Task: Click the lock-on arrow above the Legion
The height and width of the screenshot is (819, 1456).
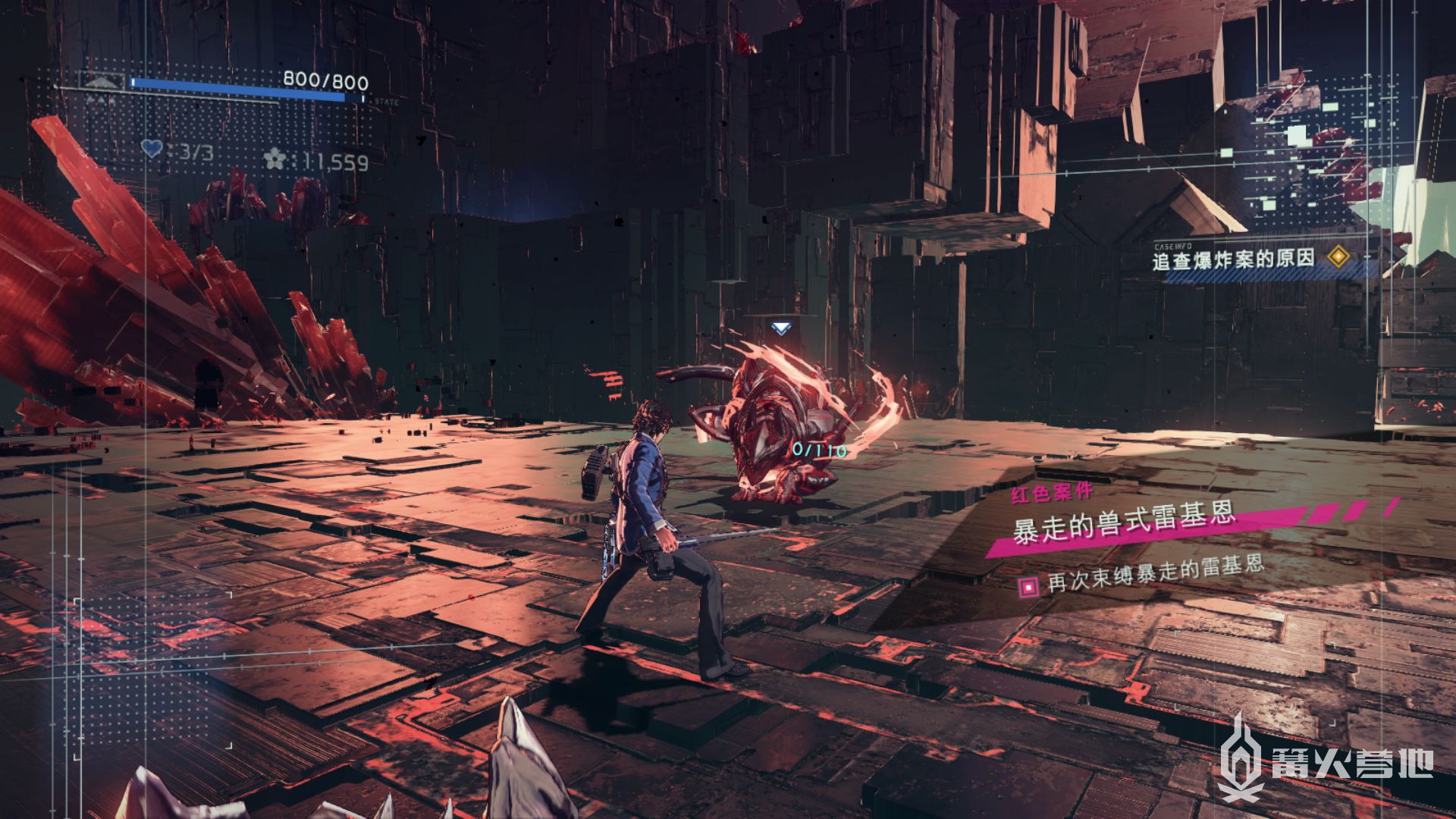Action: tap(780, 328)
